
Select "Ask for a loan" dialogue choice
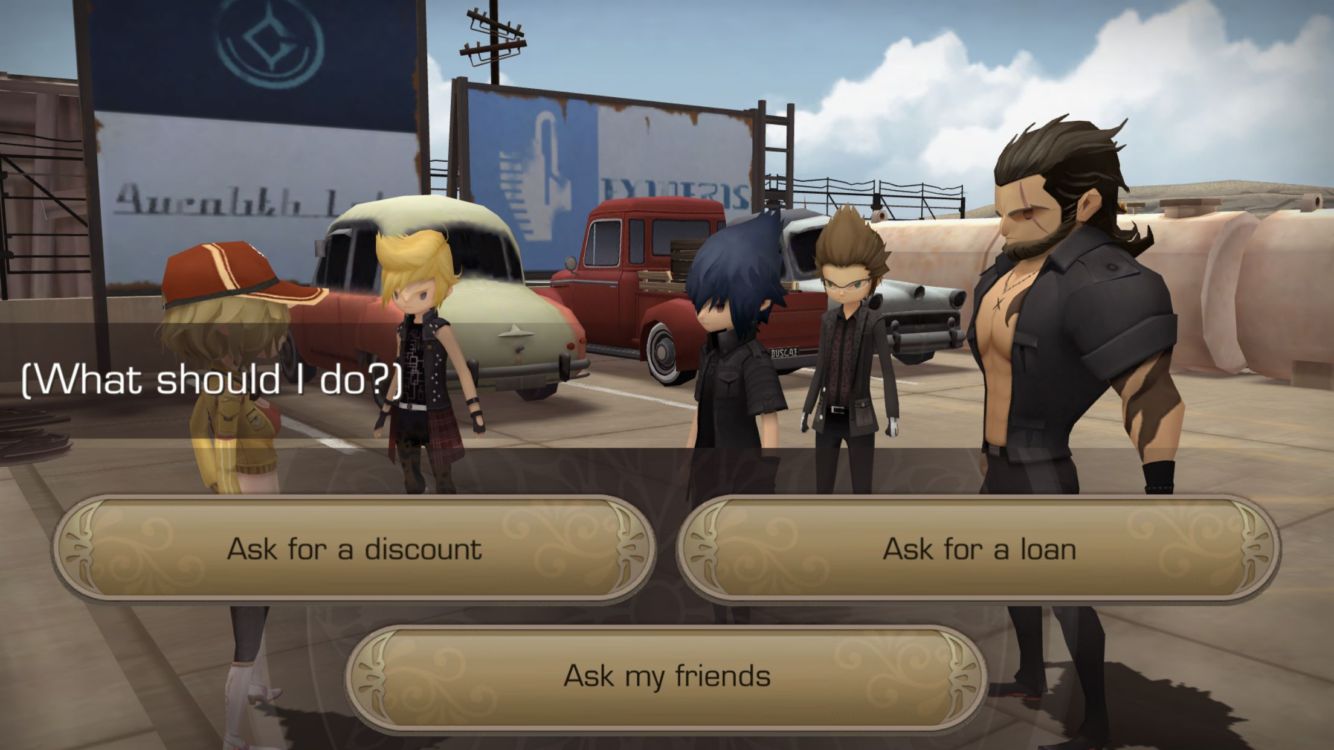(978, 549)
